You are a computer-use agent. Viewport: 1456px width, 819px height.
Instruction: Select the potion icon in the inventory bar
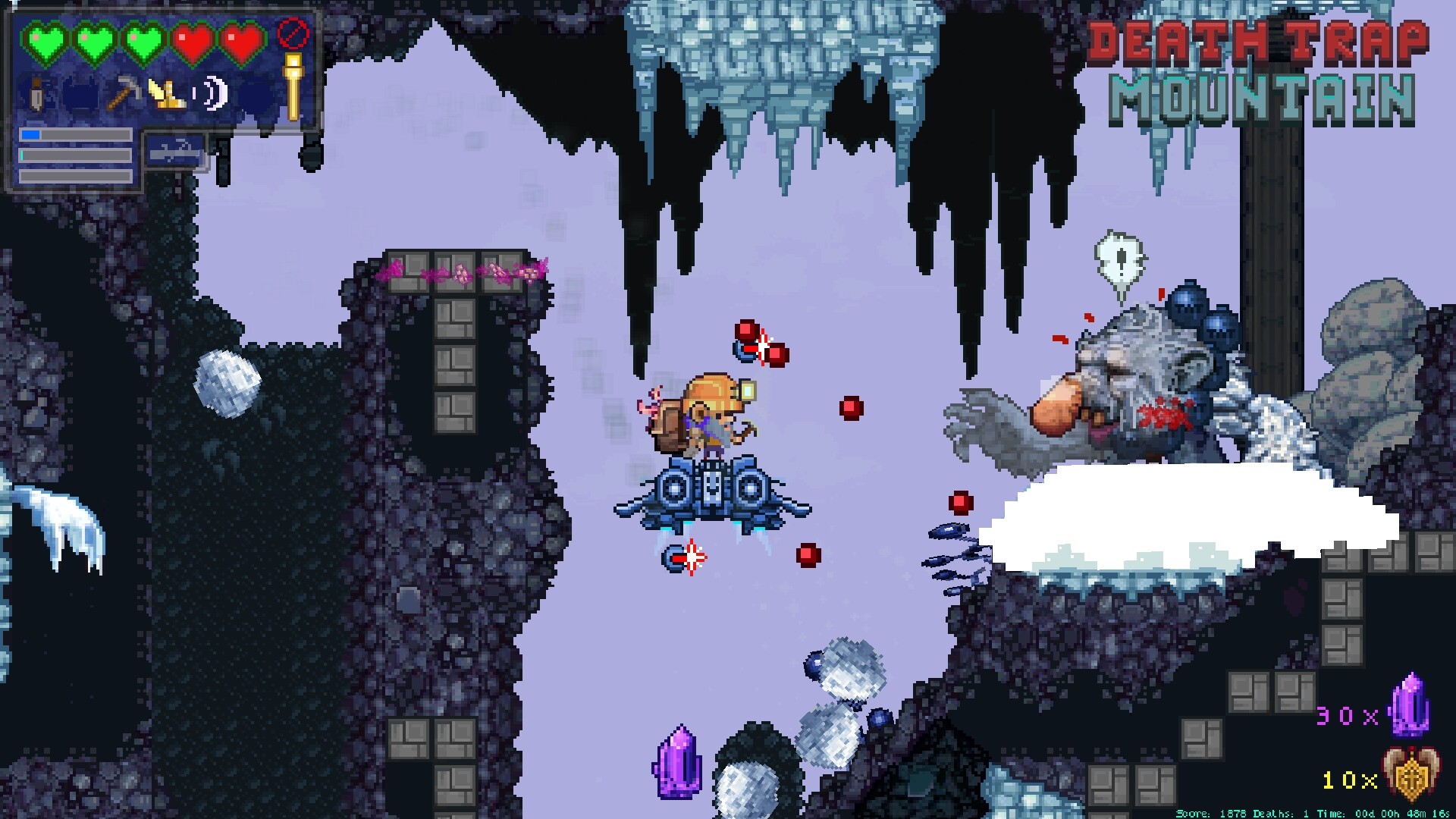(x=35, y=93)
